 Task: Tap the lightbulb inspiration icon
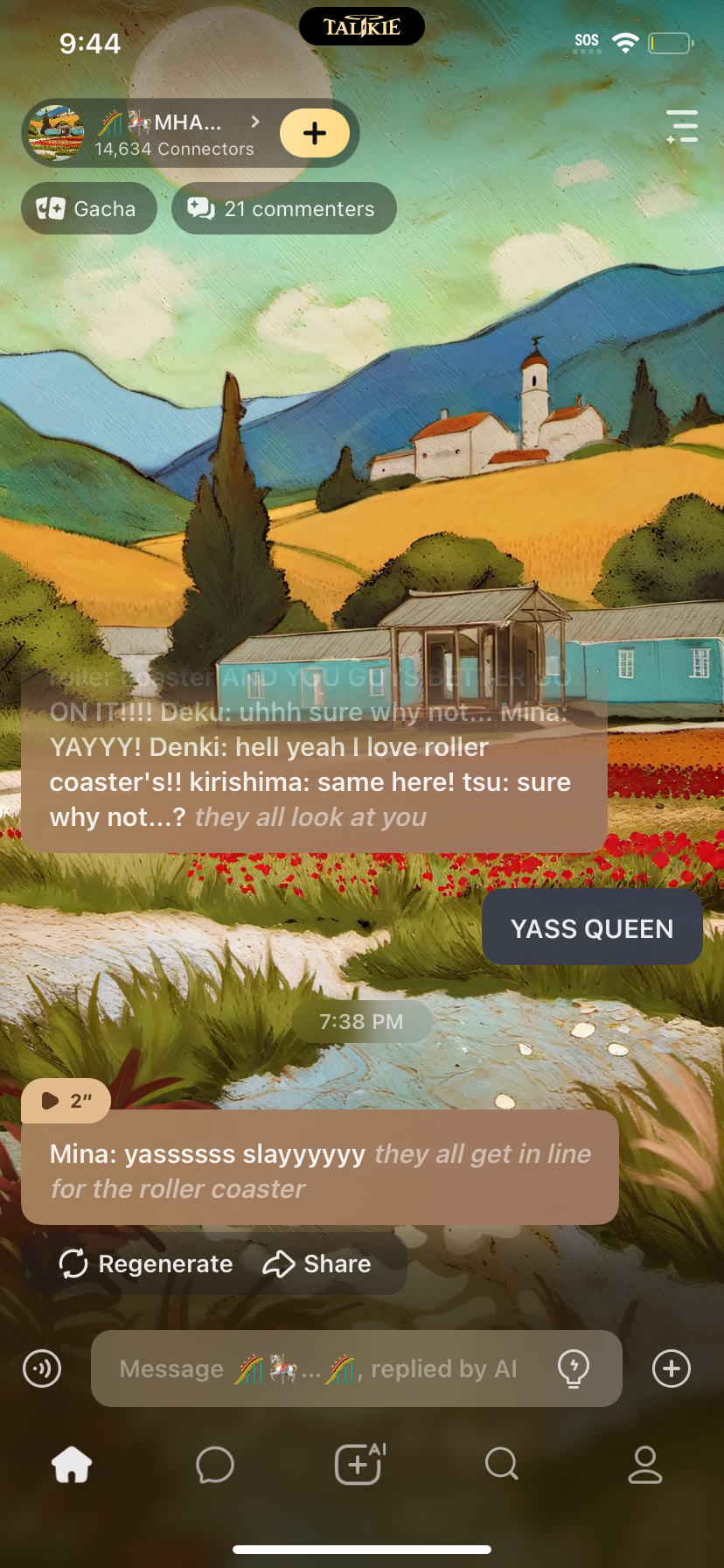click(x=574, y=1368)
